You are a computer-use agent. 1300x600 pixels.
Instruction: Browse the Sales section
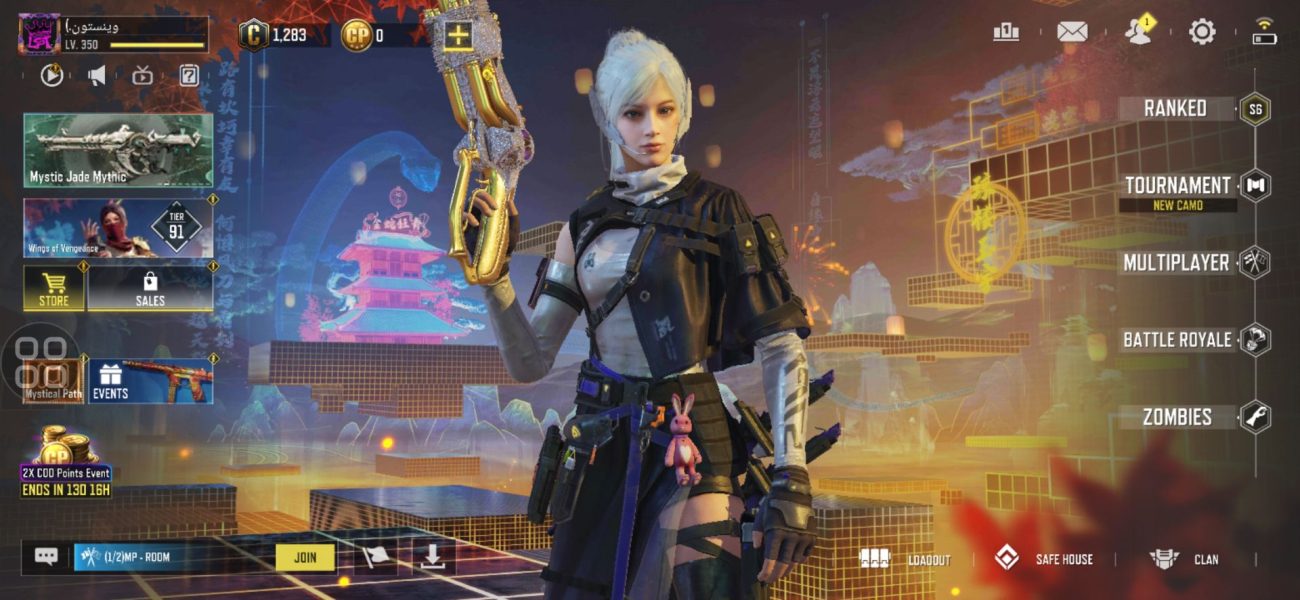[150, 288]
